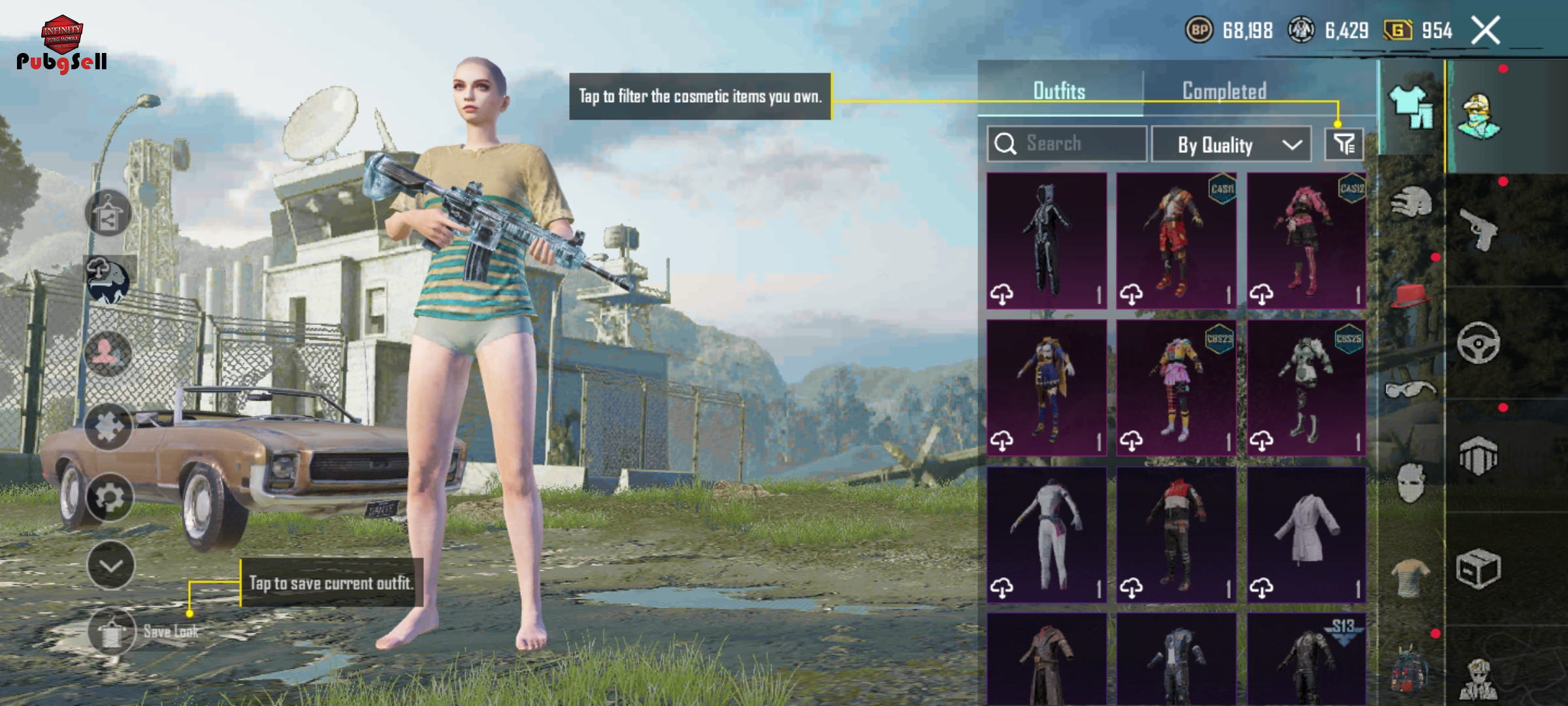This screenshot has height=706, width=1568.
Task: Open the cardboard box section
Action: [x=1478, y=569]
